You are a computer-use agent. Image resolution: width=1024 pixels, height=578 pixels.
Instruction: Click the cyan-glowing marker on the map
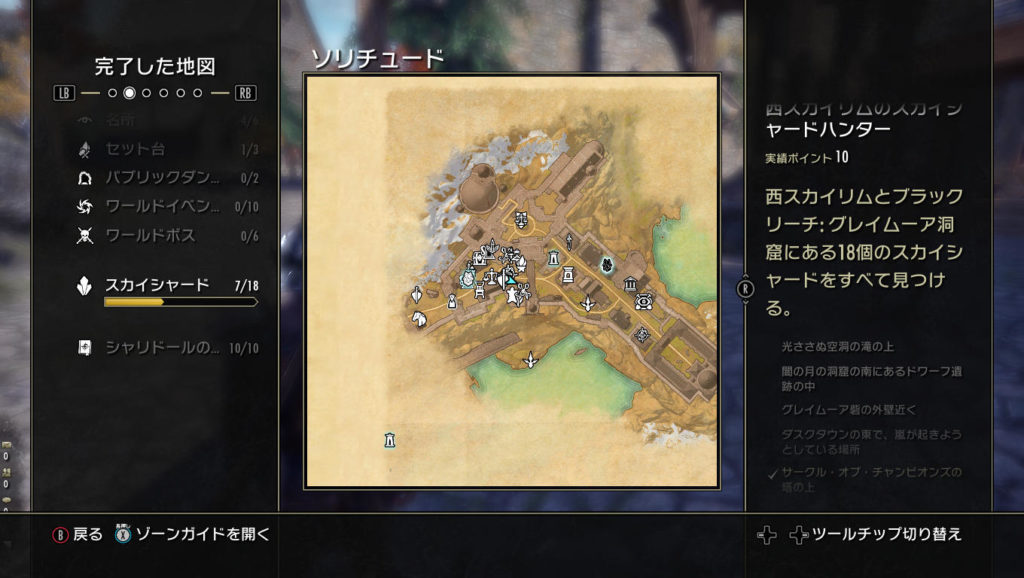(x=606, y=264)
